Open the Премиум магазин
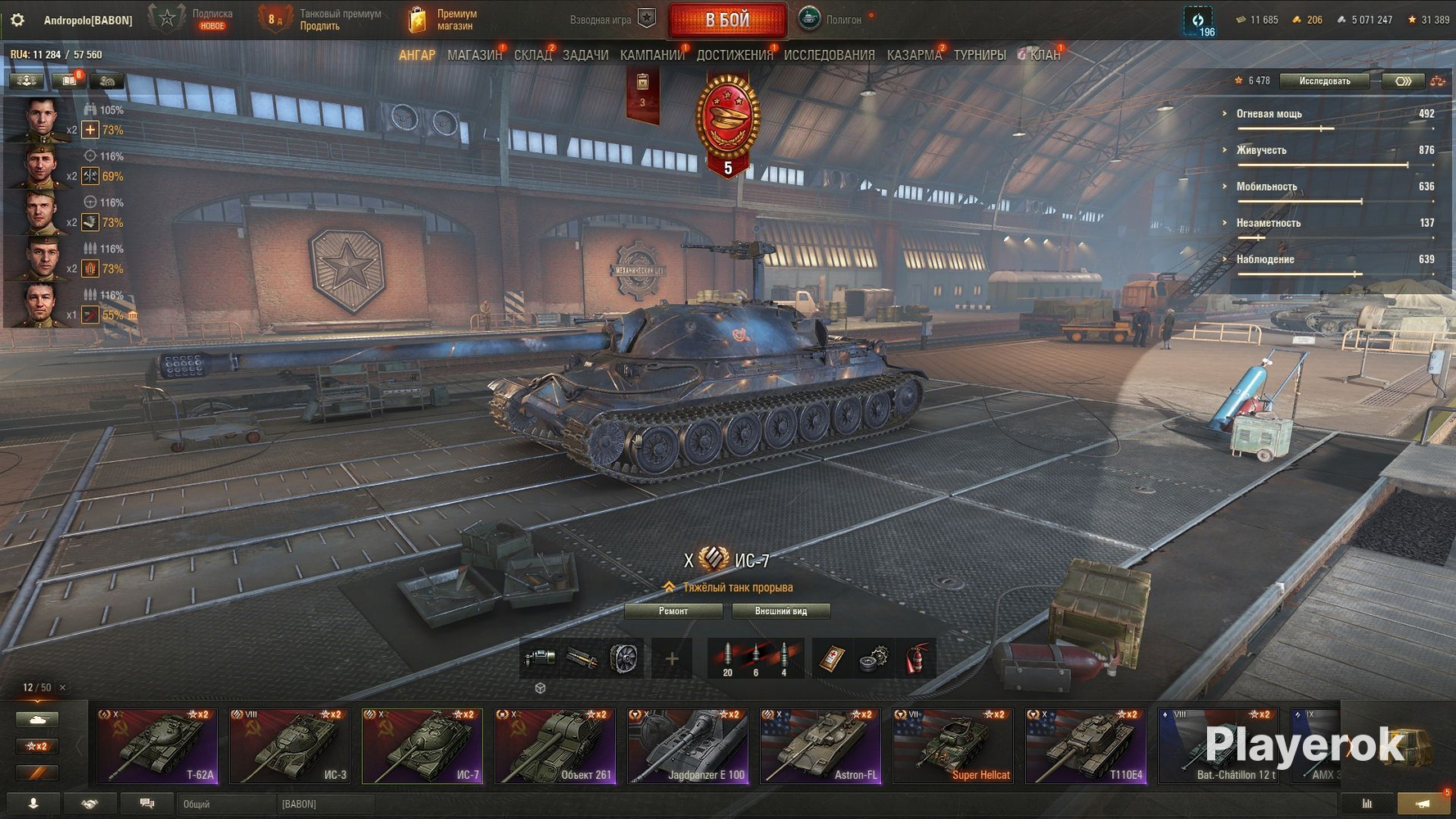Screen dimensions: 1456x819 [x=443, y=20]
